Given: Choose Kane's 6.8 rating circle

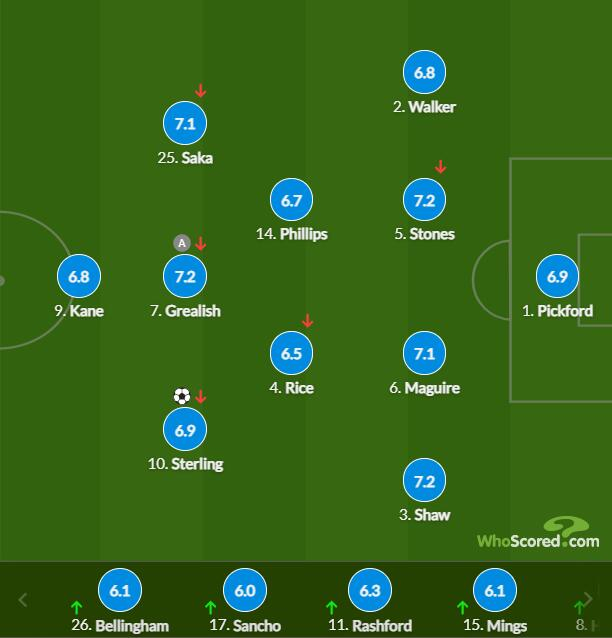Looking at the screenshot, I should click(x=79, y=277).
